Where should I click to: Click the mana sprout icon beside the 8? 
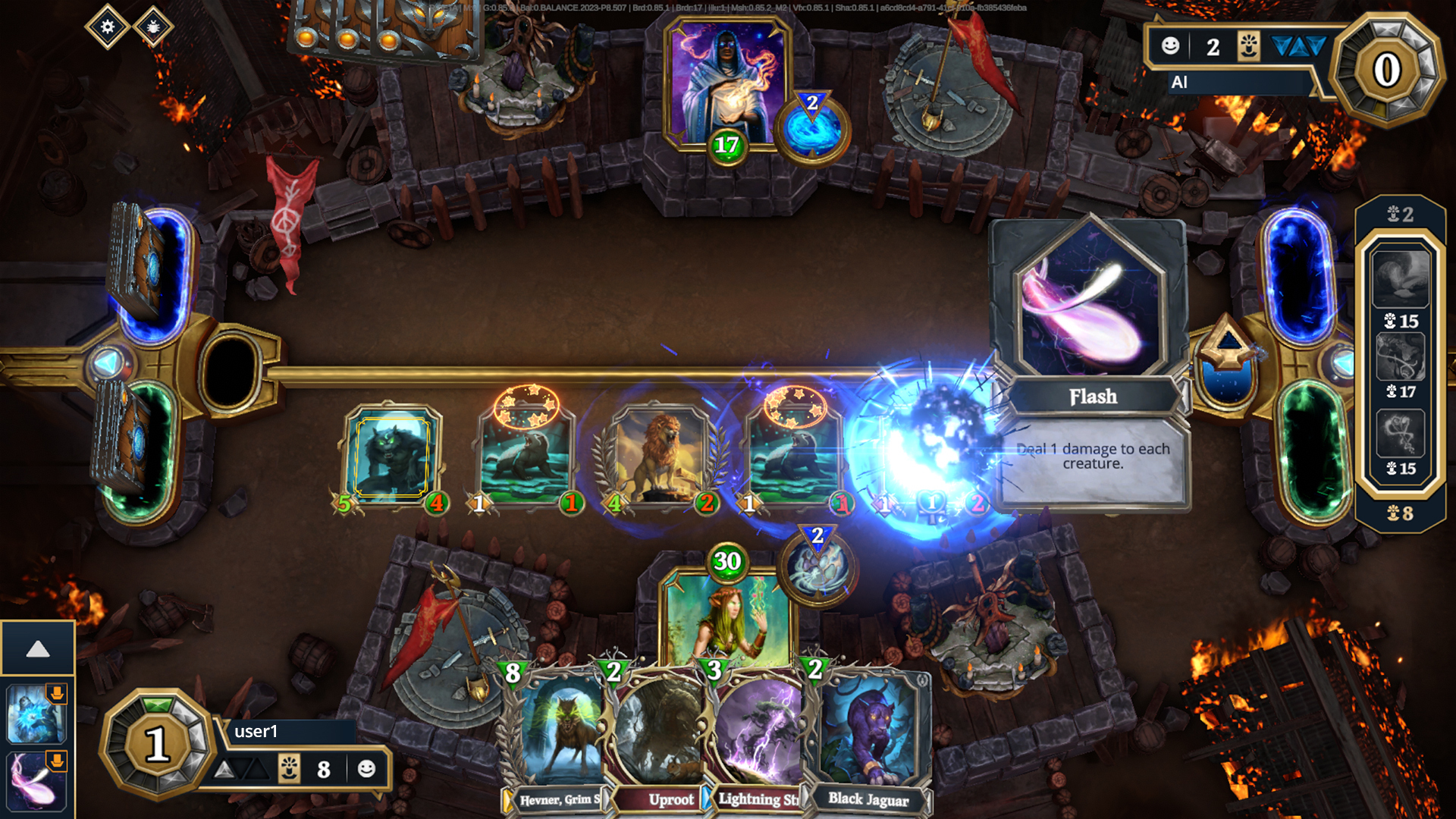click(x=289, y=769)
